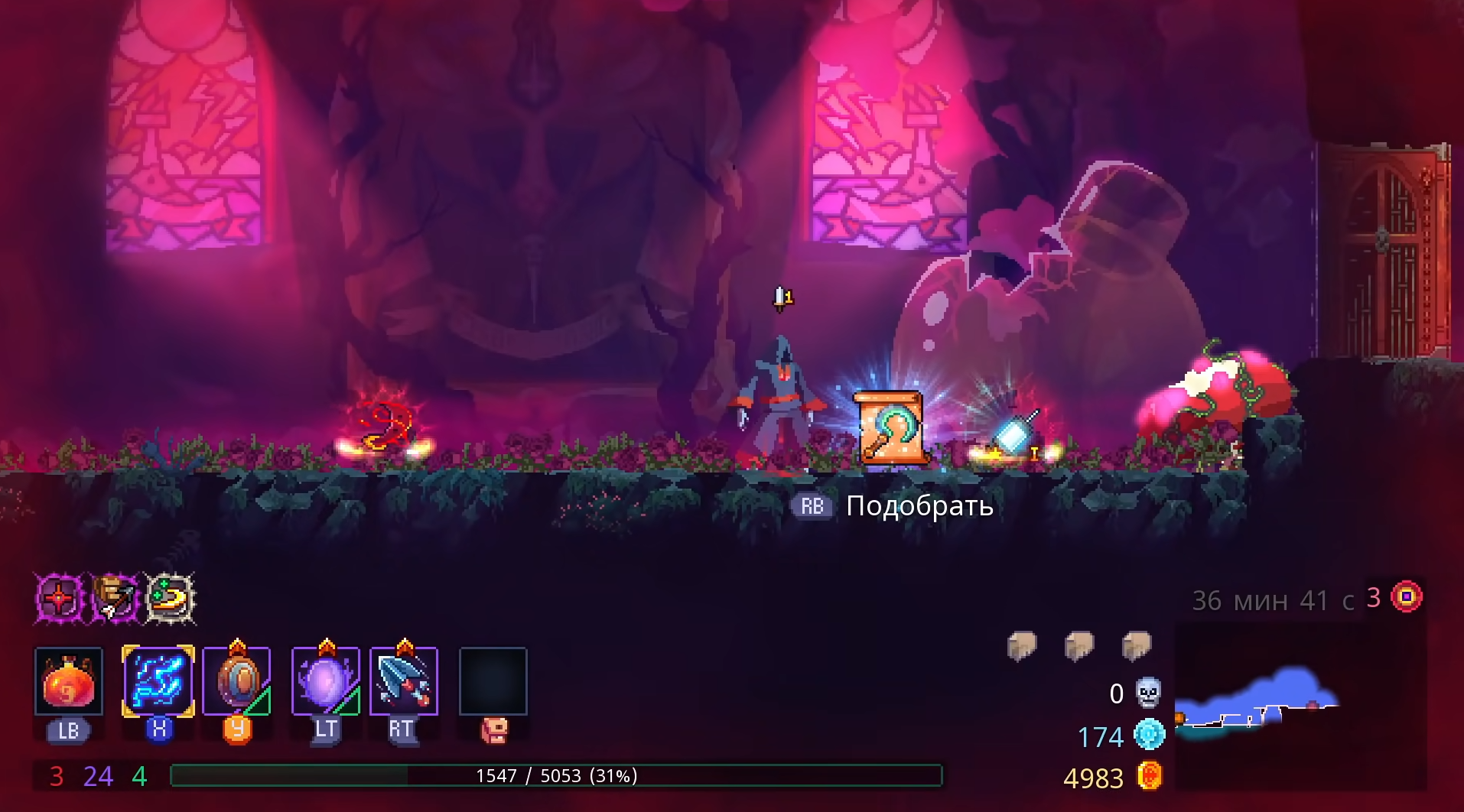
Task: Activate the throwing knife skill slot
Action: pyautogui.click(x=404, y=681)
